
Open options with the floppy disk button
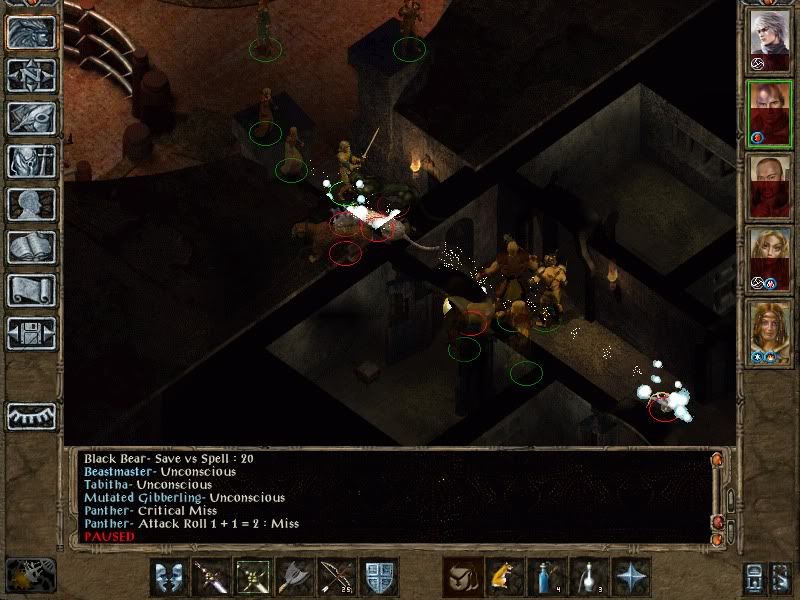tap(32, 333)
